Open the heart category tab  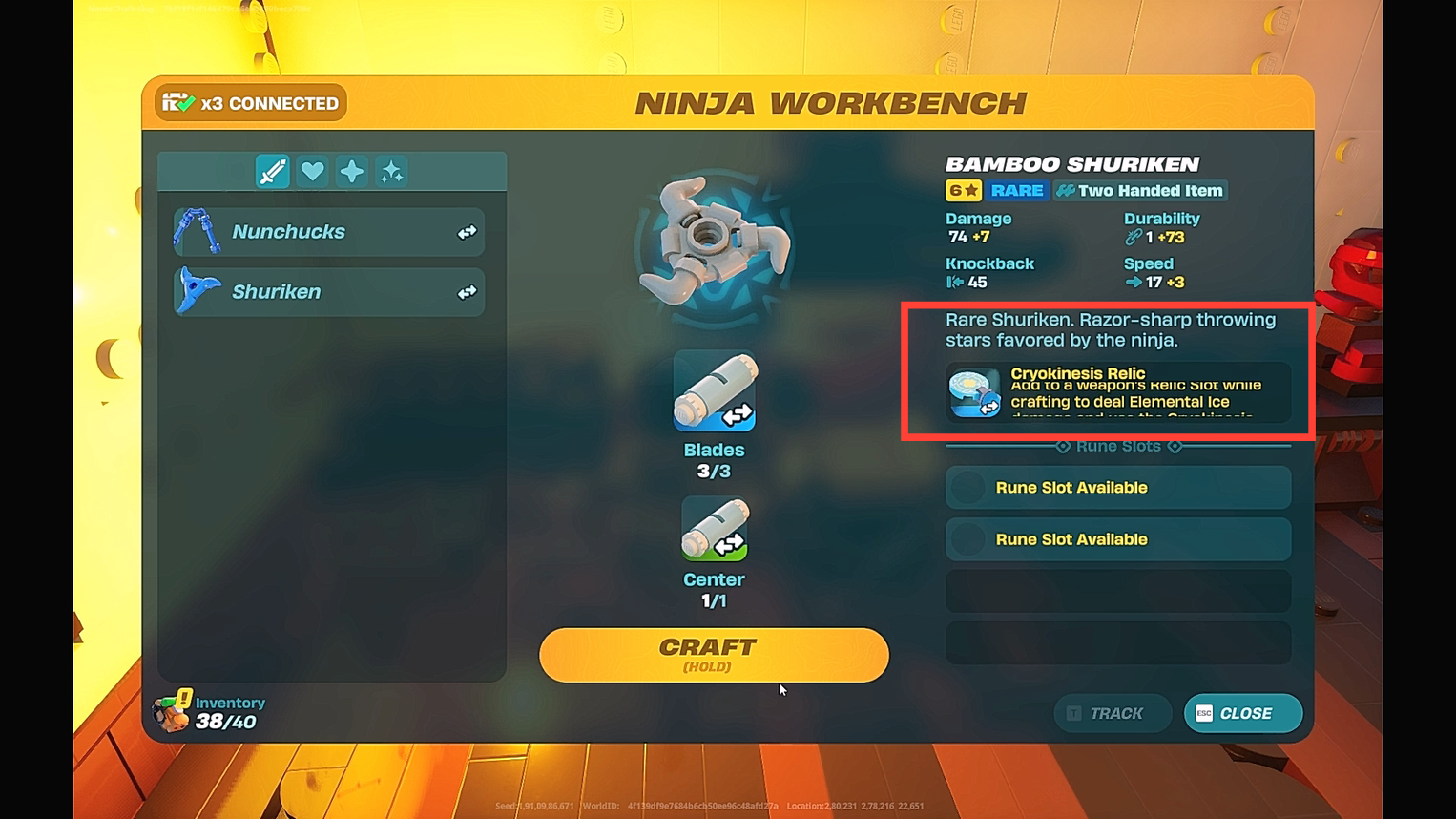point(312,172)
